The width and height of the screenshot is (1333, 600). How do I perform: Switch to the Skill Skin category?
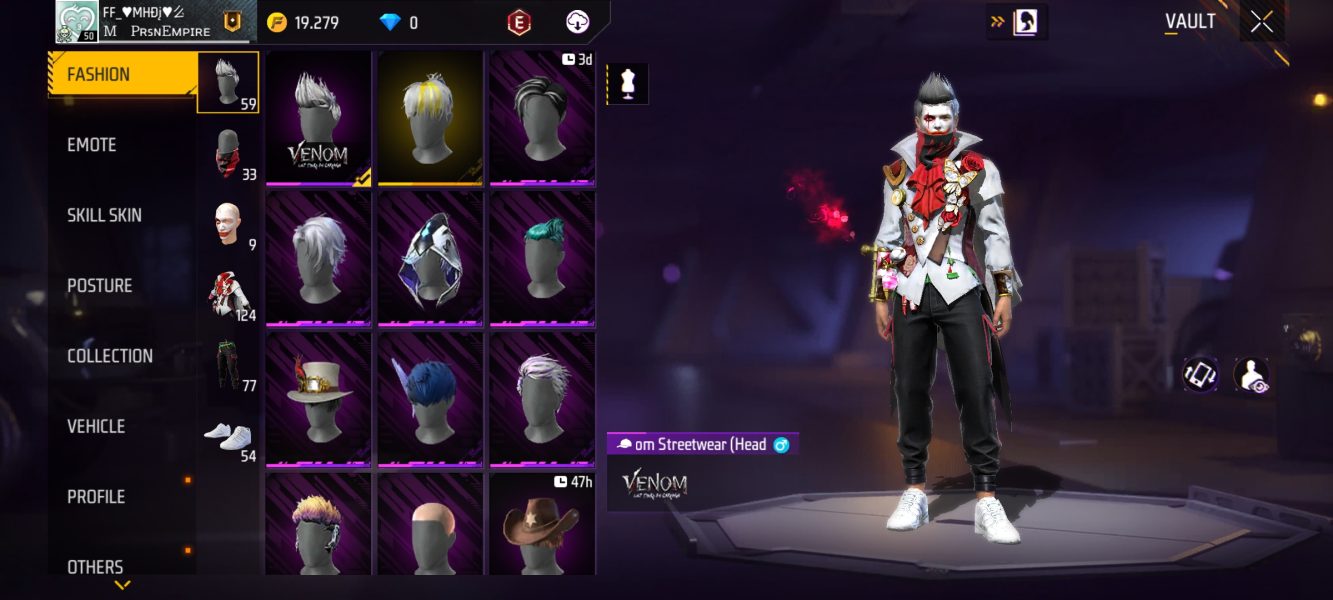pos(104,215)
